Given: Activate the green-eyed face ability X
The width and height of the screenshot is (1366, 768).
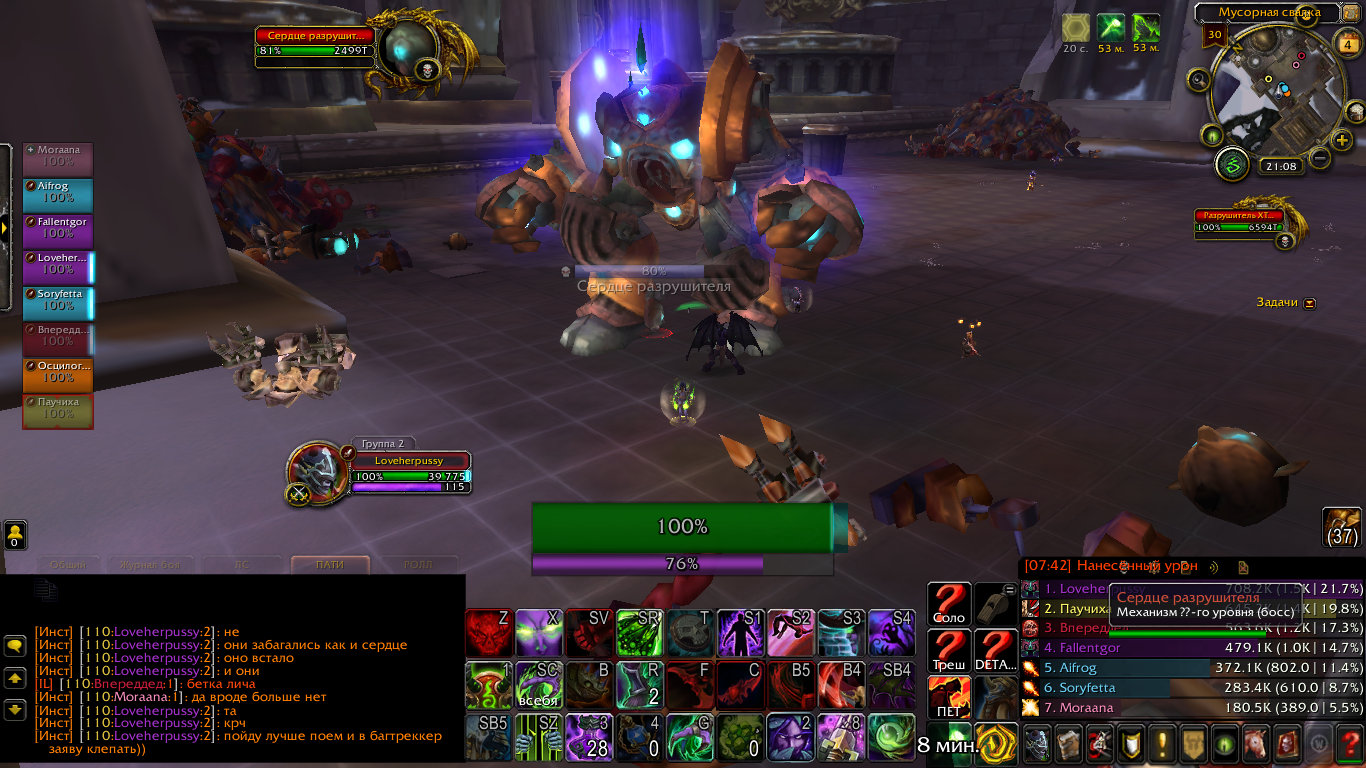Looking at the screenshot, I should click(539, 633).
